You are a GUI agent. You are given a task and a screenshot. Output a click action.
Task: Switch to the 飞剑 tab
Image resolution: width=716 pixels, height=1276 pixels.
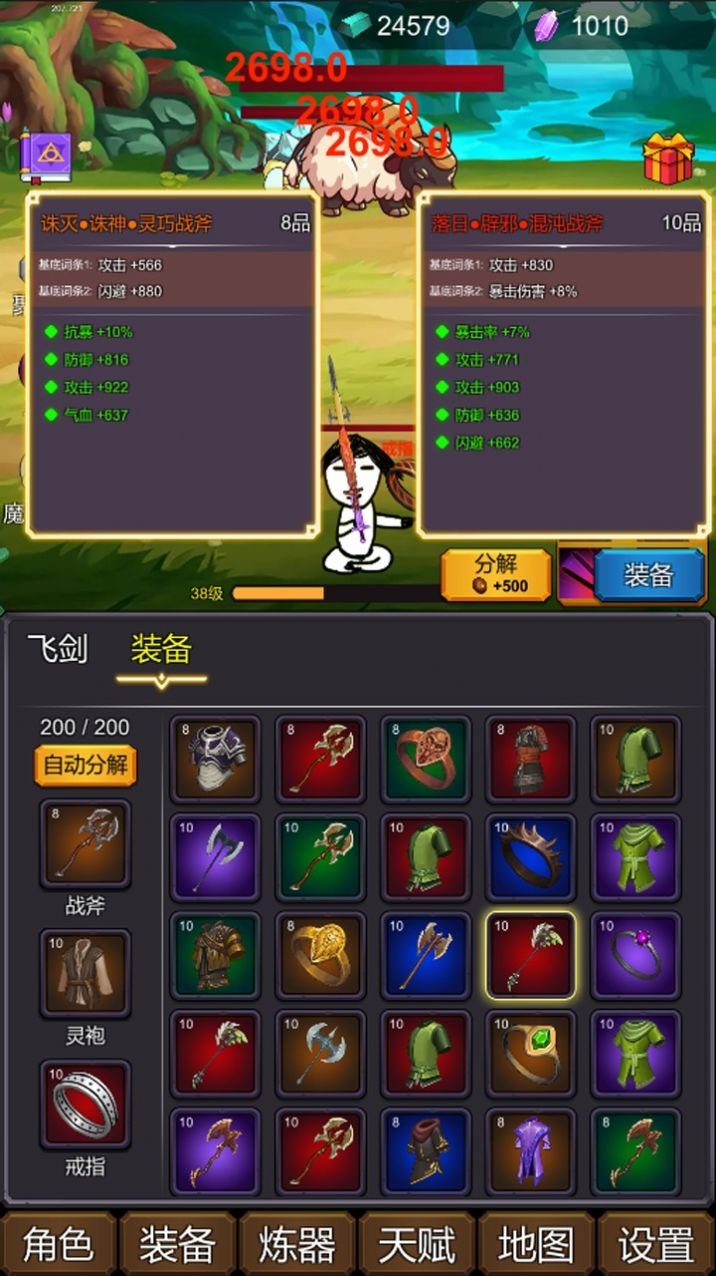pyautogui.click(x=57, y=650)
